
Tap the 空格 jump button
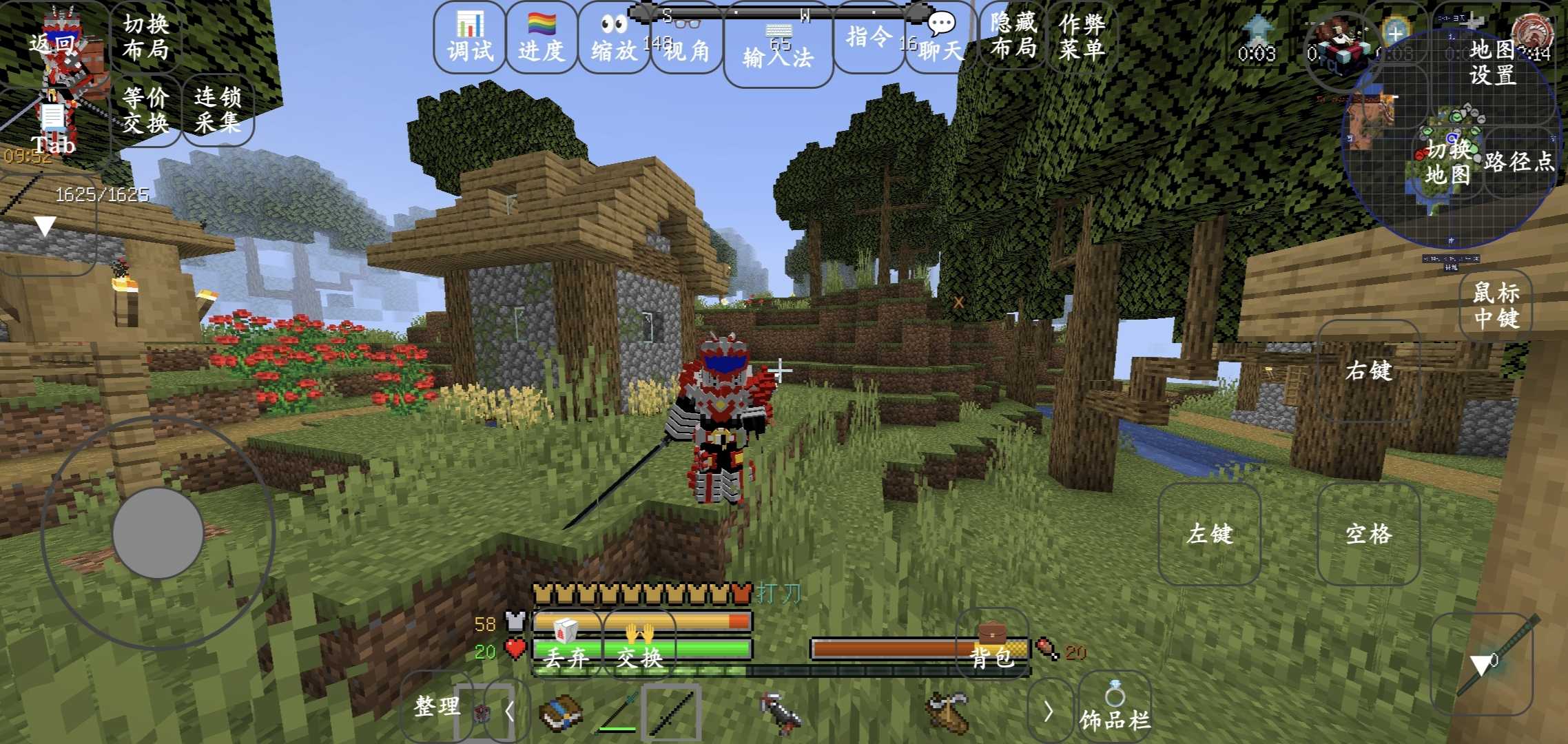pyautogui.click(x=1369, y=534)
